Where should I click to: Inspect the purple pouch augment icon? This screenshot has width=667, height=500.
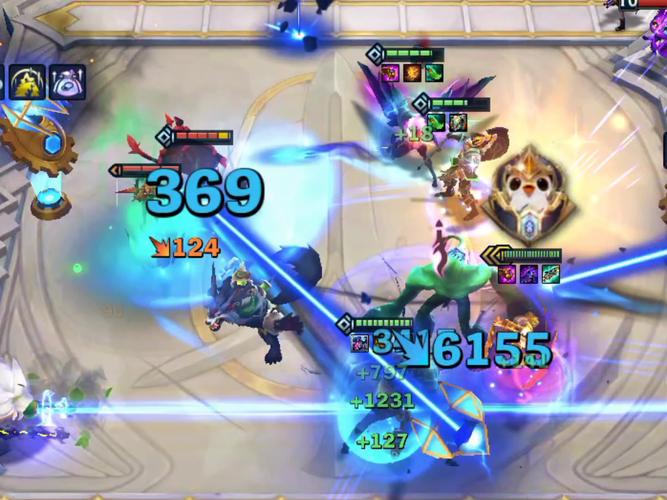pos(68,82)
